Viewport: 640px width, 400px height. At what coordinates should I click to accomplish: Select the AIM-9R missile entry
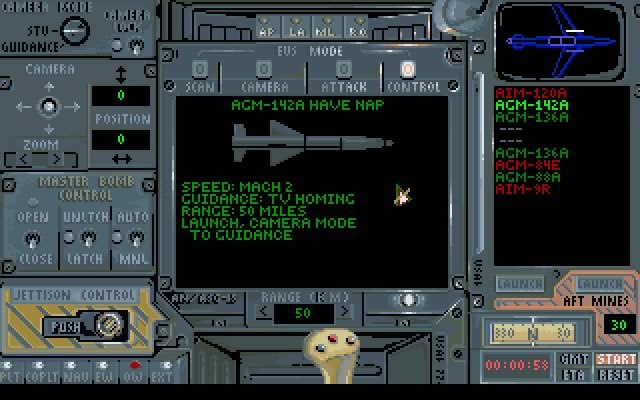pos(522,189)
